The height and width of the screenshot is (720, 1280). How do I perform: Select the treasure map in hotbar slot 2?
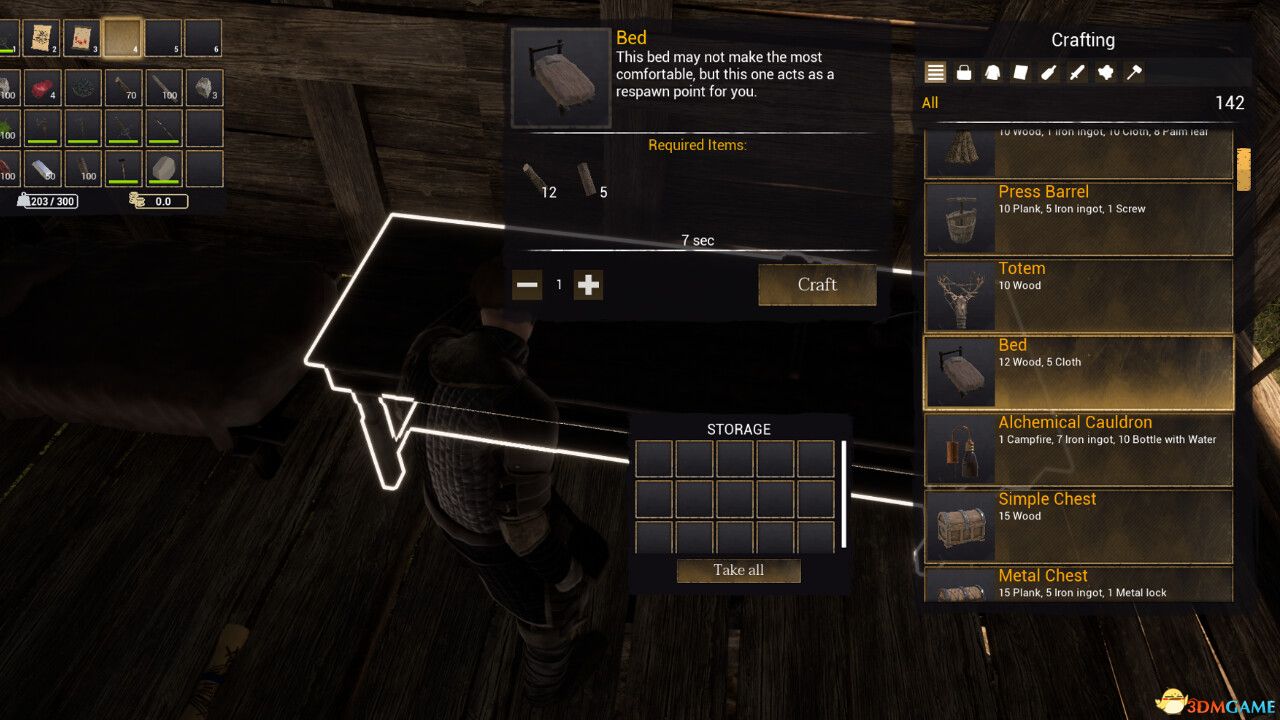[x=42, y=38]
